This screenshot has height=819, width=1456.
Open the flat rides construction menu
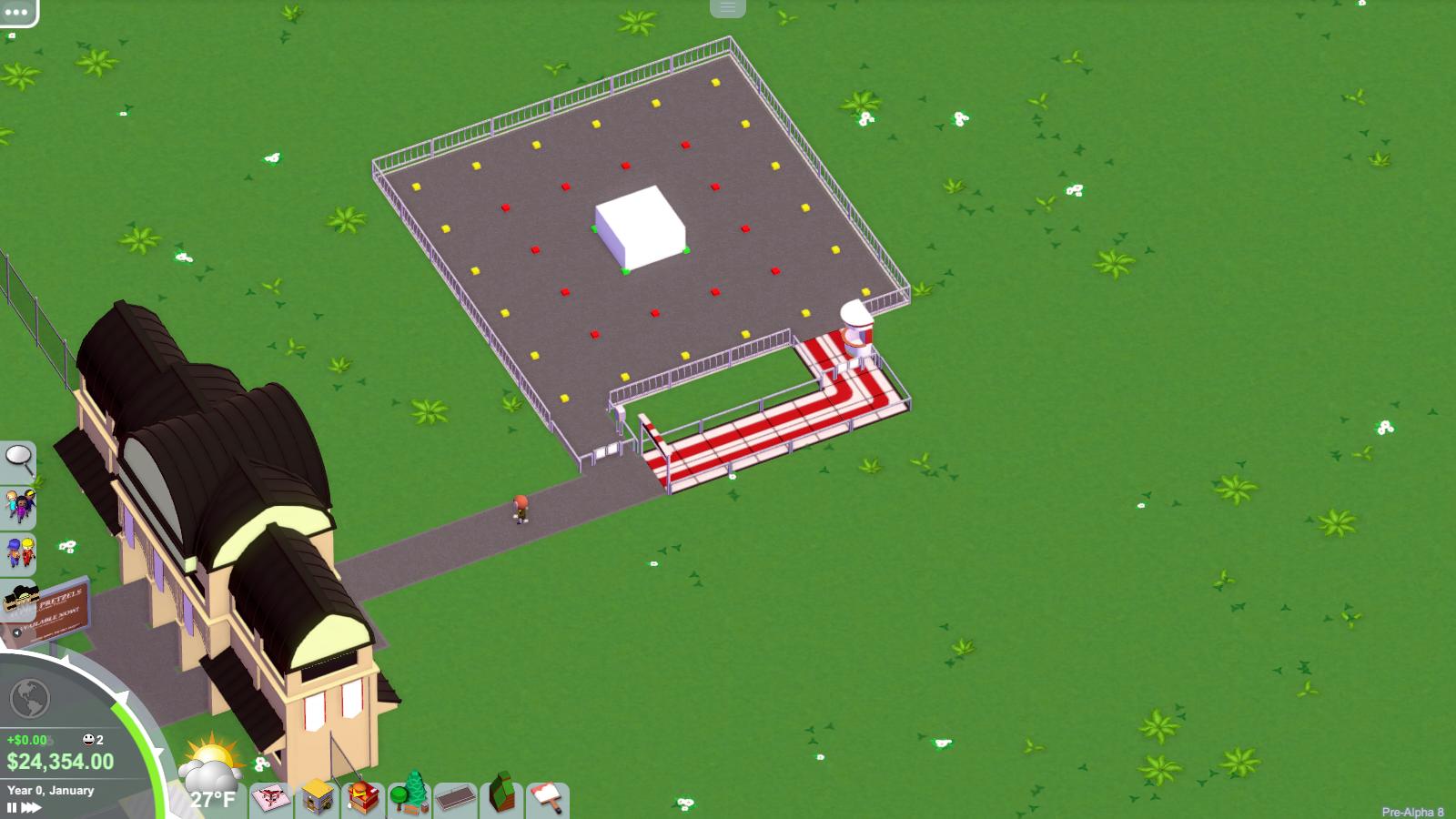[269, 798]
